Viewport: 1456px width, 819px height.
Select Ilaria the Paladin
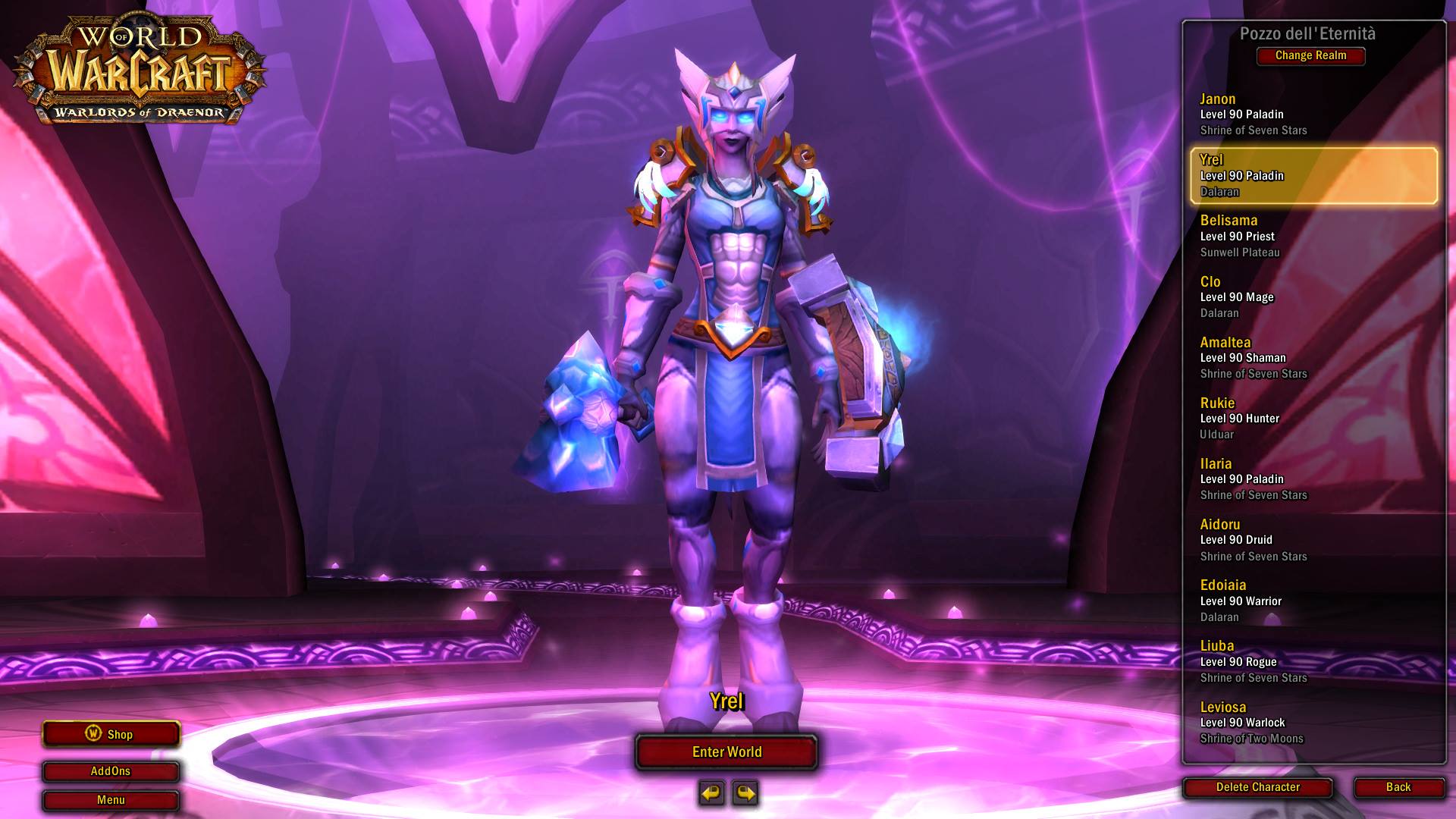(1312, 479)
